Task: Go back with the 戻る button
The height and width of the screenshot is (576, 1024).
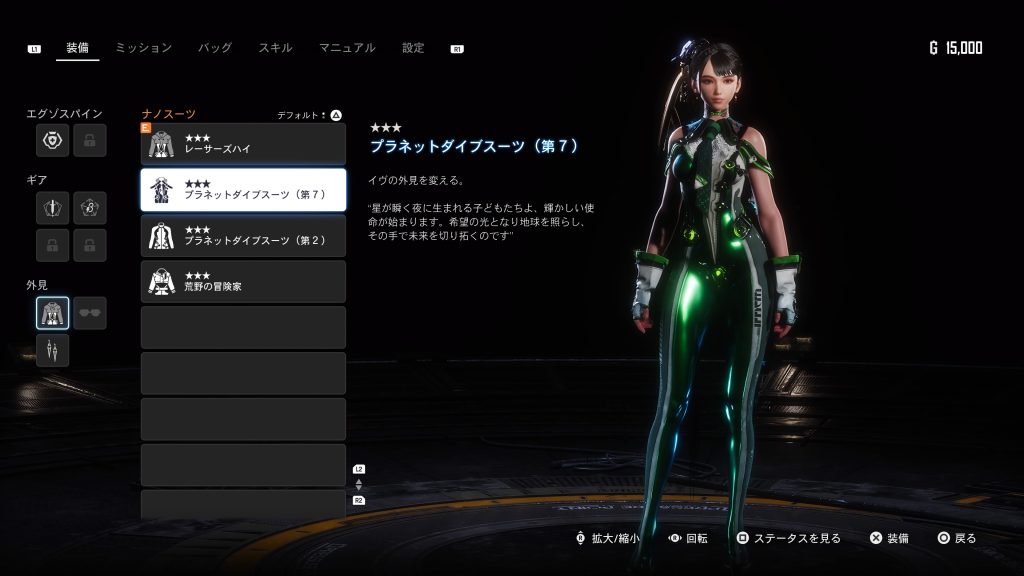Action: click(956, 538)
